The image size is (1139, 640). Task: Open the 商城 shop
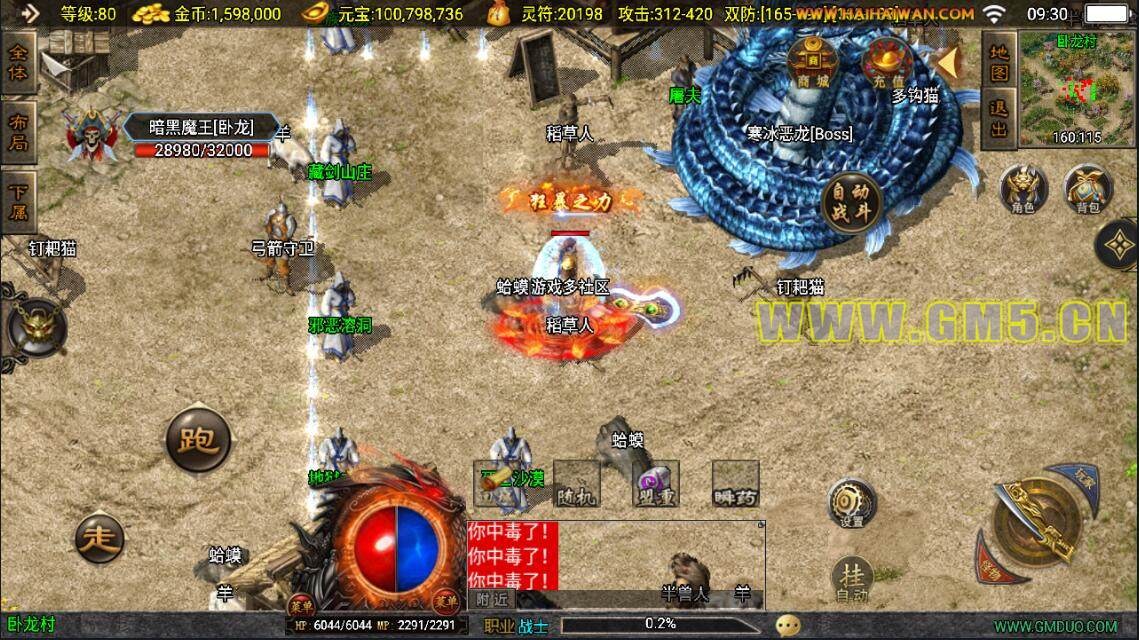813,66
